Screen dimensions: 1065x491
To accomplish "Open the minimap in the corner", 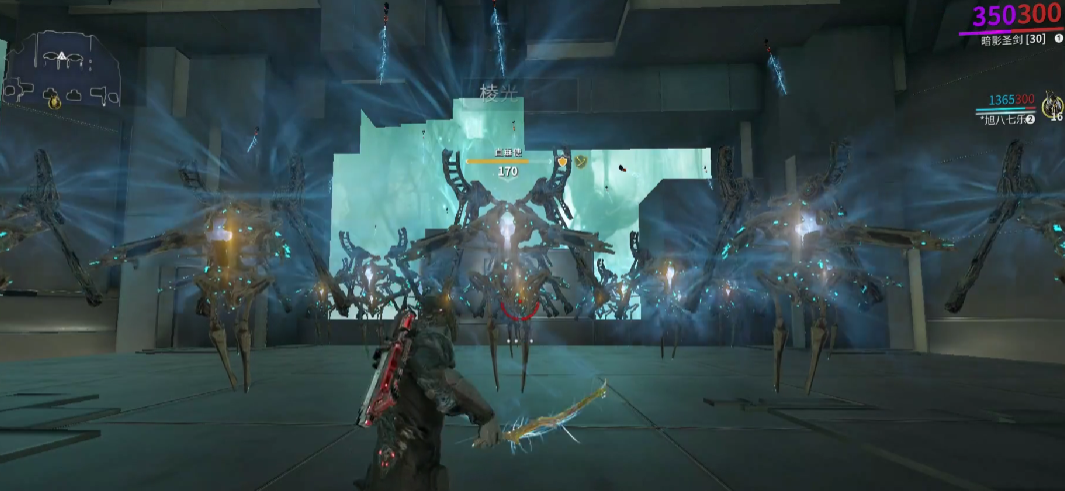I will point(62,70).
